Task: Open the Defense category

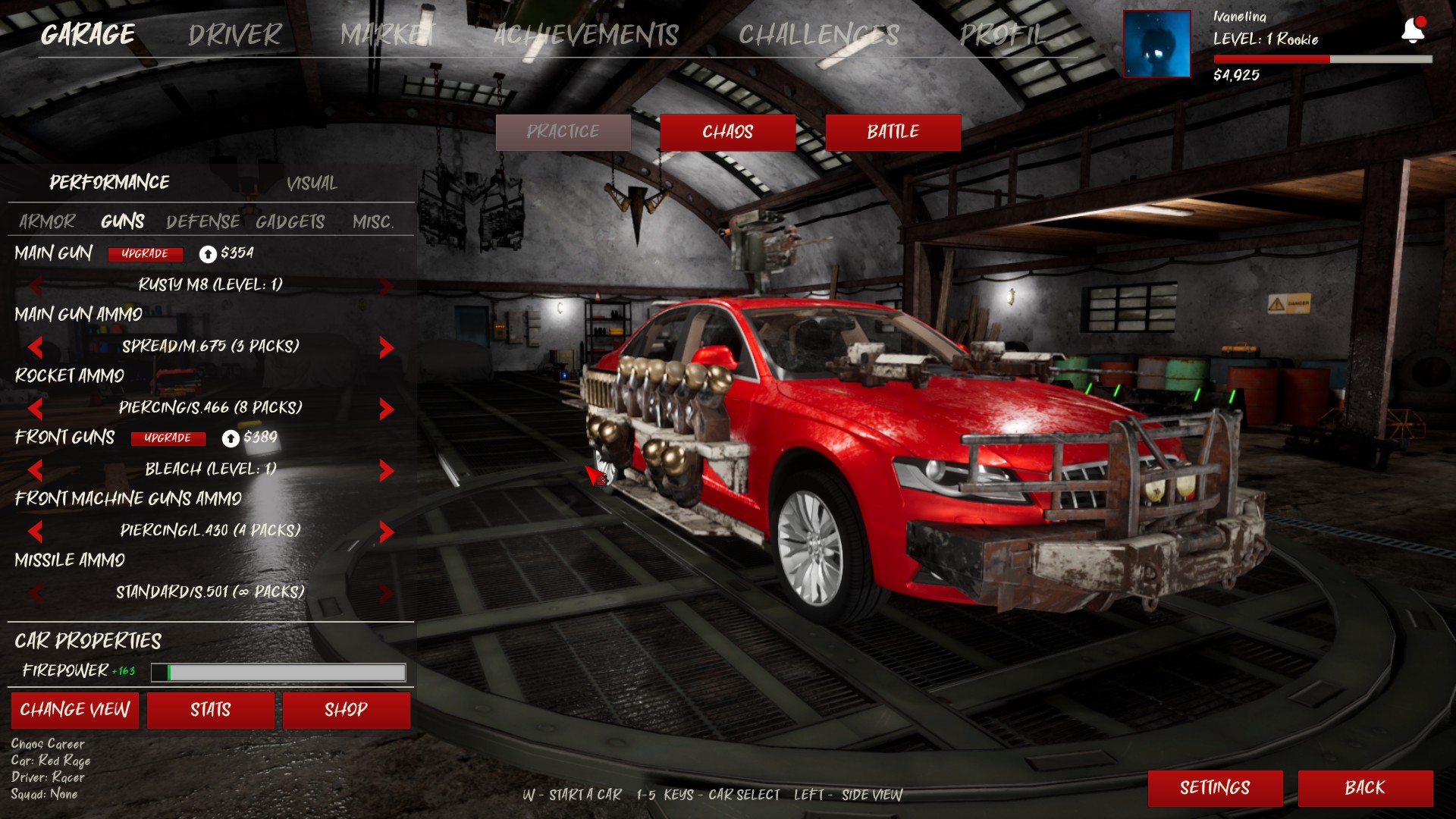Action: [x=202, y=221]
